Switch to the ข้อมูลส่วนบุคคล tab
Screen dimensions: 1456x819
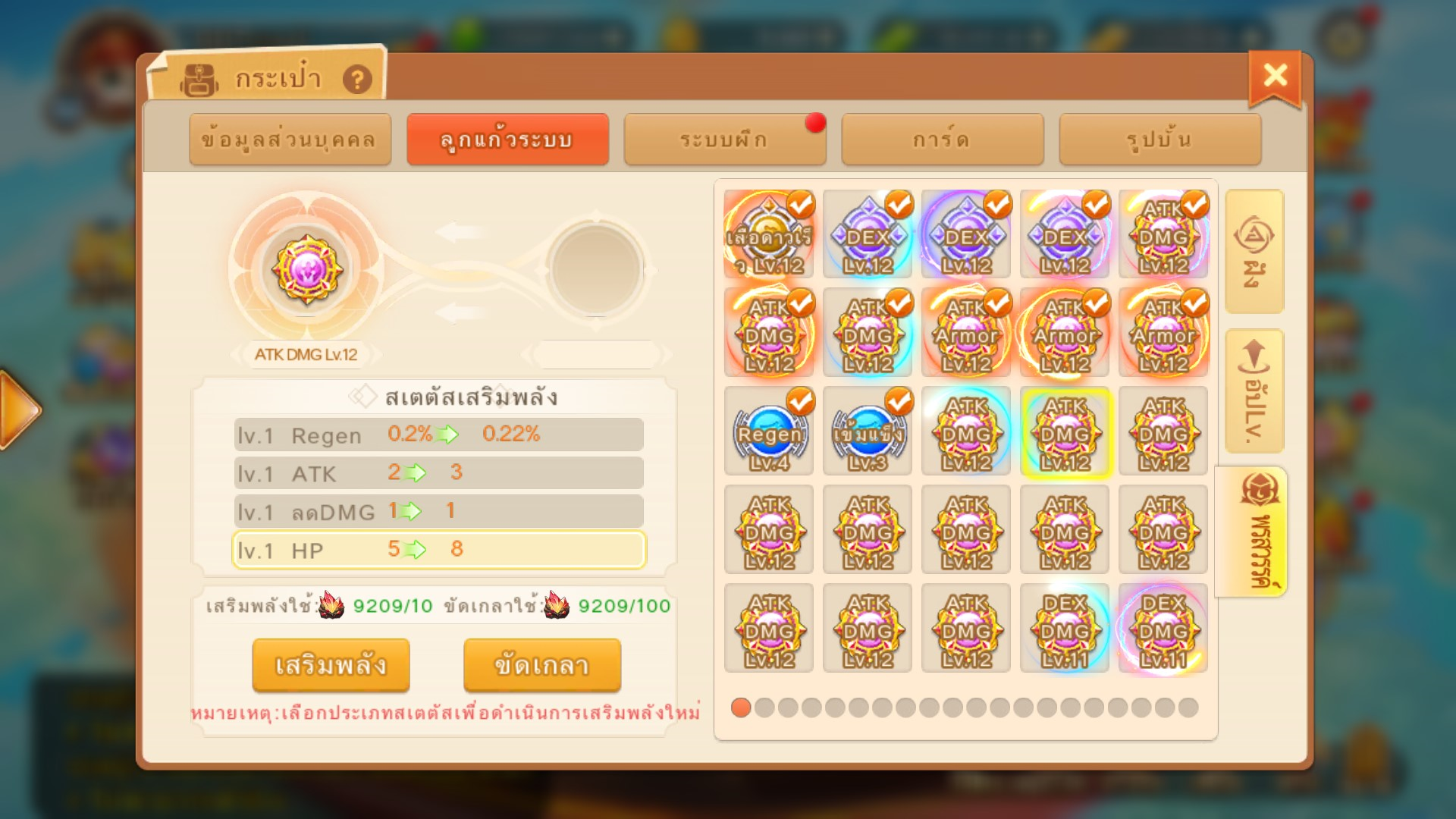[290, 140]
